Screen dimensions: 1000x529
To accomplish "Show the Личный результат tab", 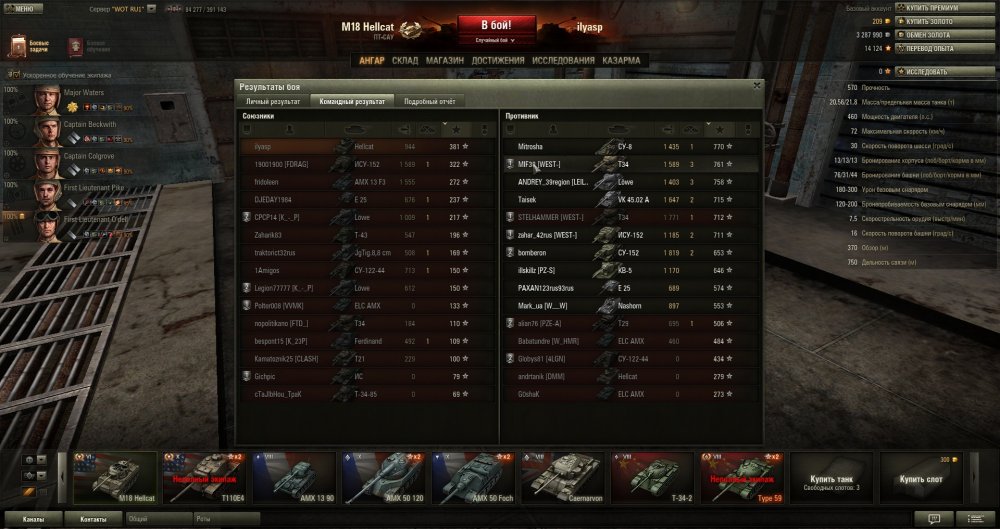I will coord(273,101).
